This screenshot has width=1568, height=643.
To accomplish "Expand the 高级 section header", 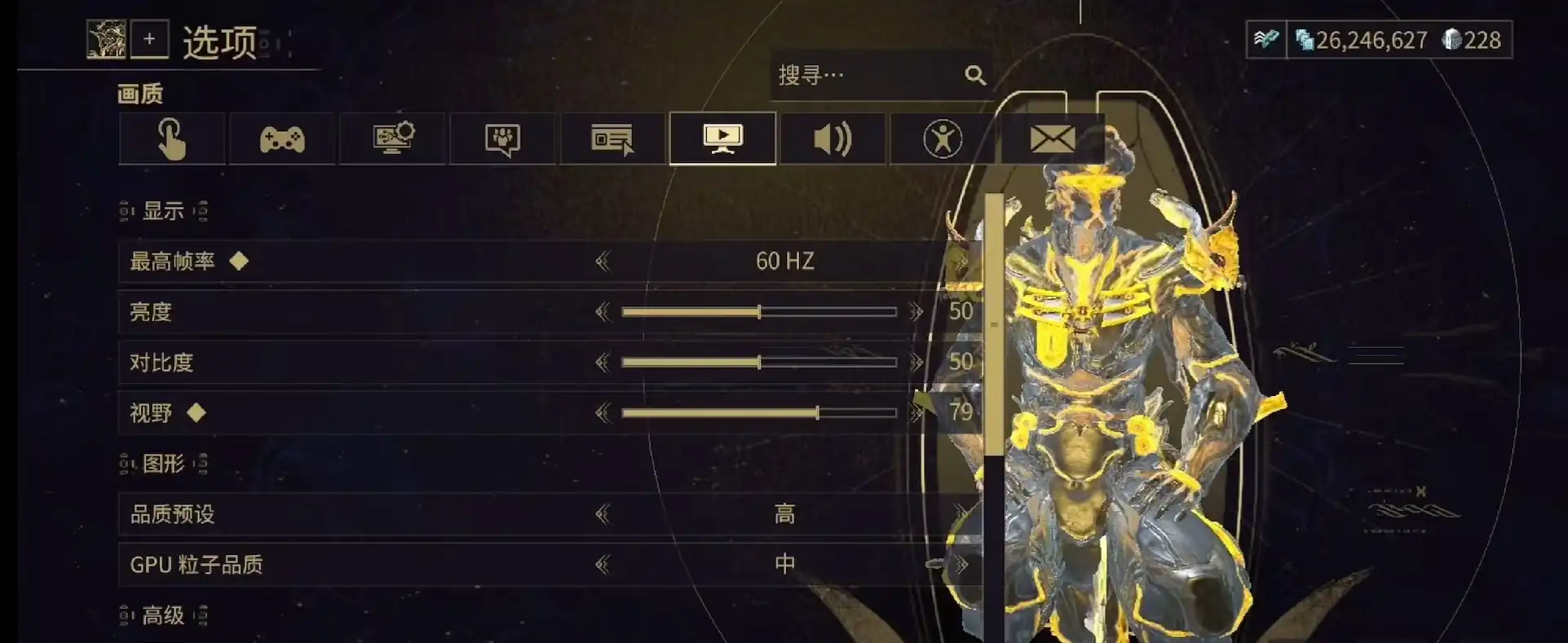I will 163,615.
